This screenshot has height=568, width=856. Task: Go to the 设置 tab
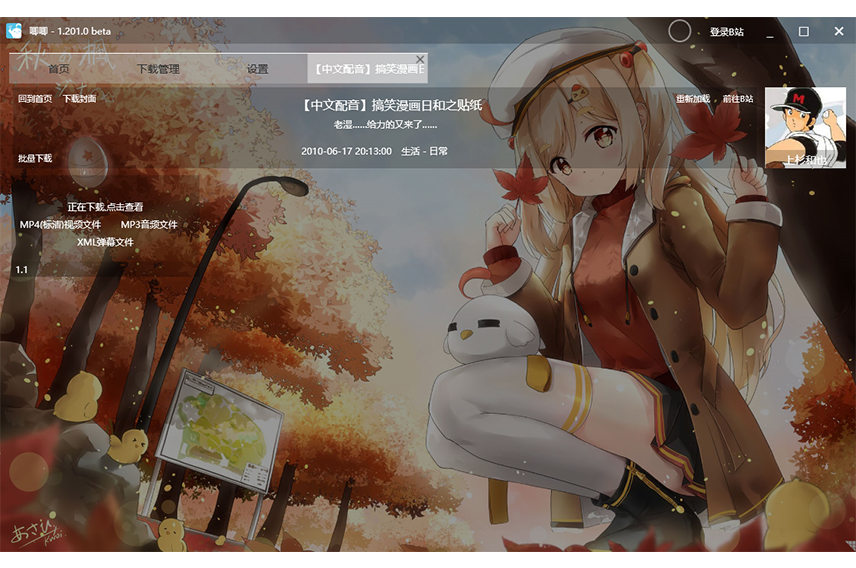pos(257,69)
